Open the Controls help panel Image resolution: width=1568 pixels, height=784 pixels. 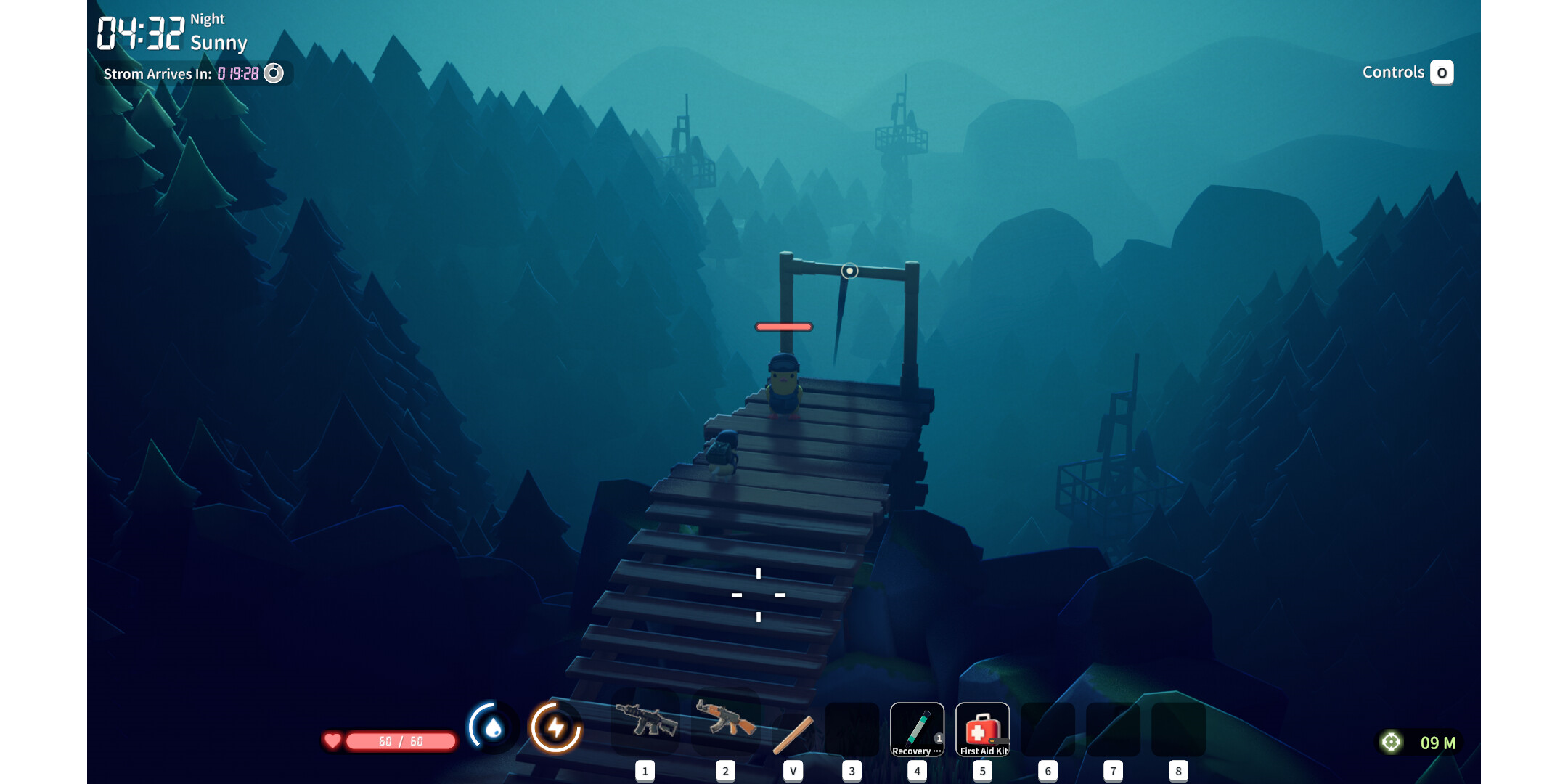coord(1441,73)
